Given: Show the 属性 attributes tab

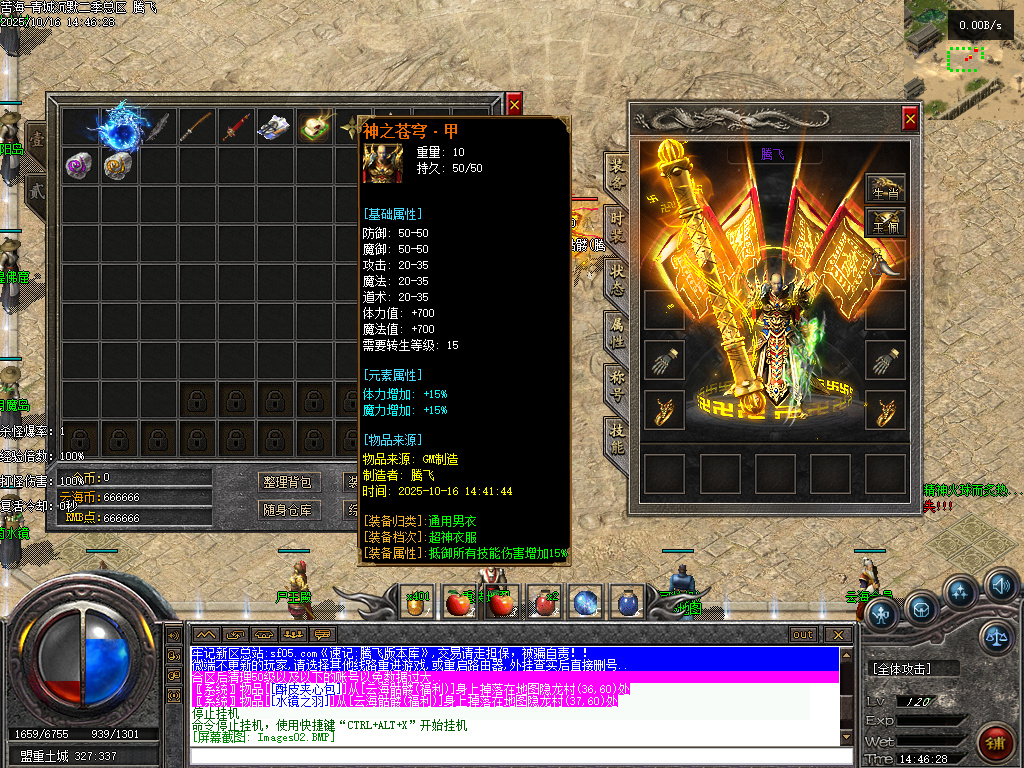Looking at the screenshot, I should (x=618, y=333).
